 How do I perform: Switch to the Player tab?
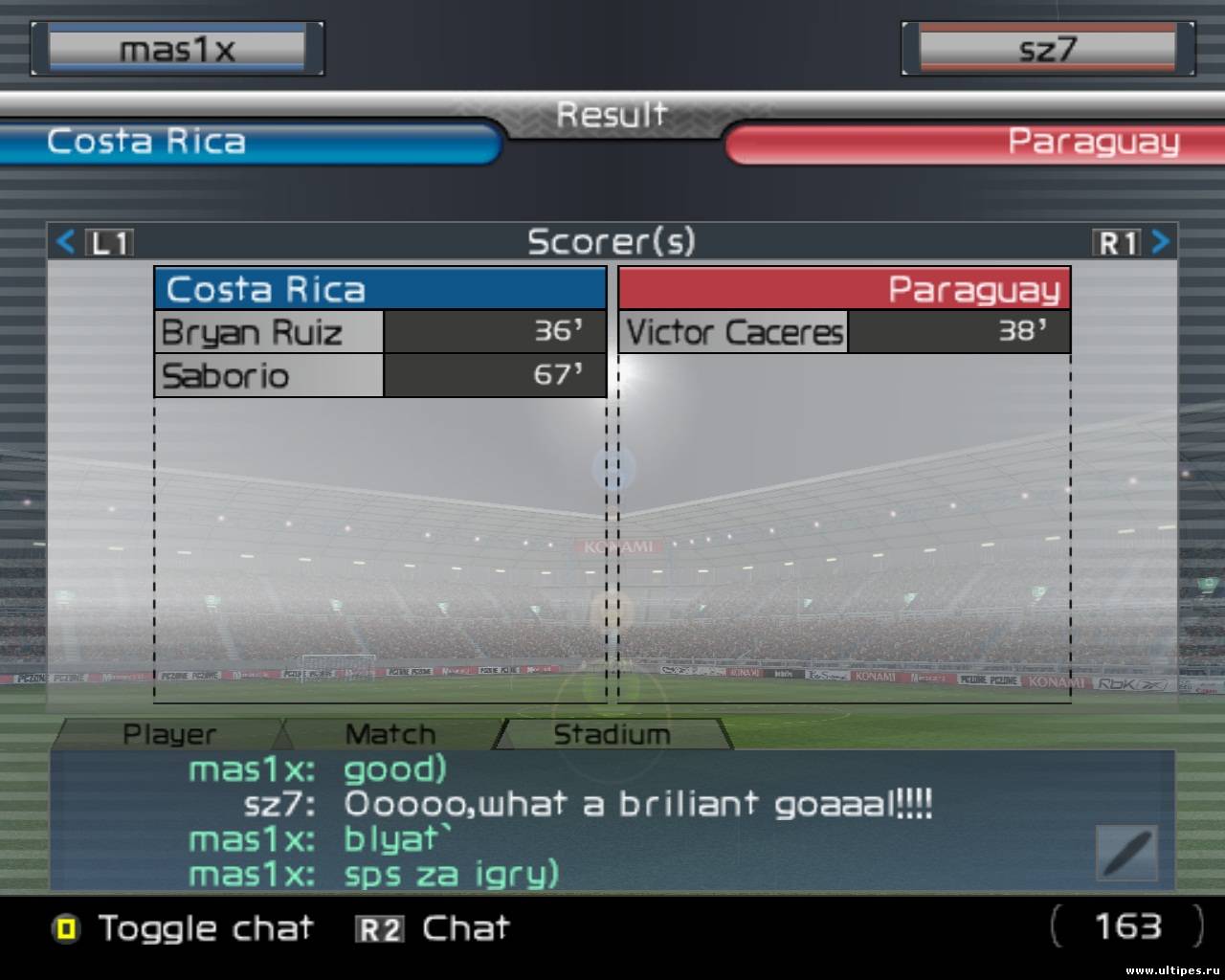(169, 734)
